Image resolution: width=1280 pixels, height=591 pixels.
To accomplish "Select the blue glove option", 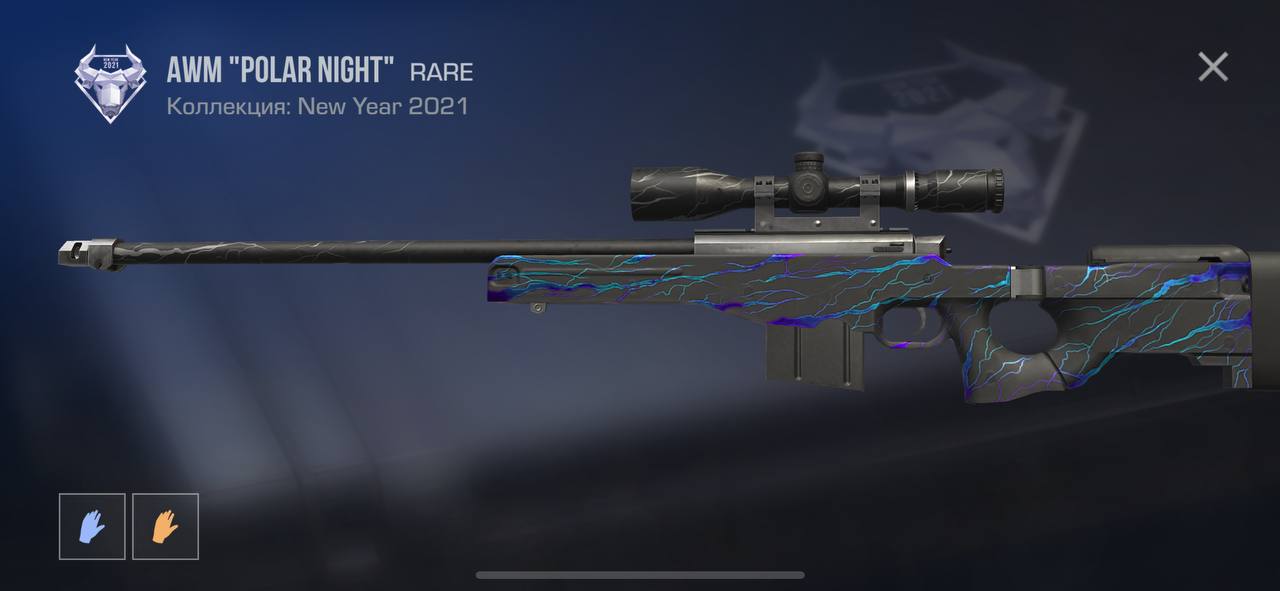I will tap(92, 526).
